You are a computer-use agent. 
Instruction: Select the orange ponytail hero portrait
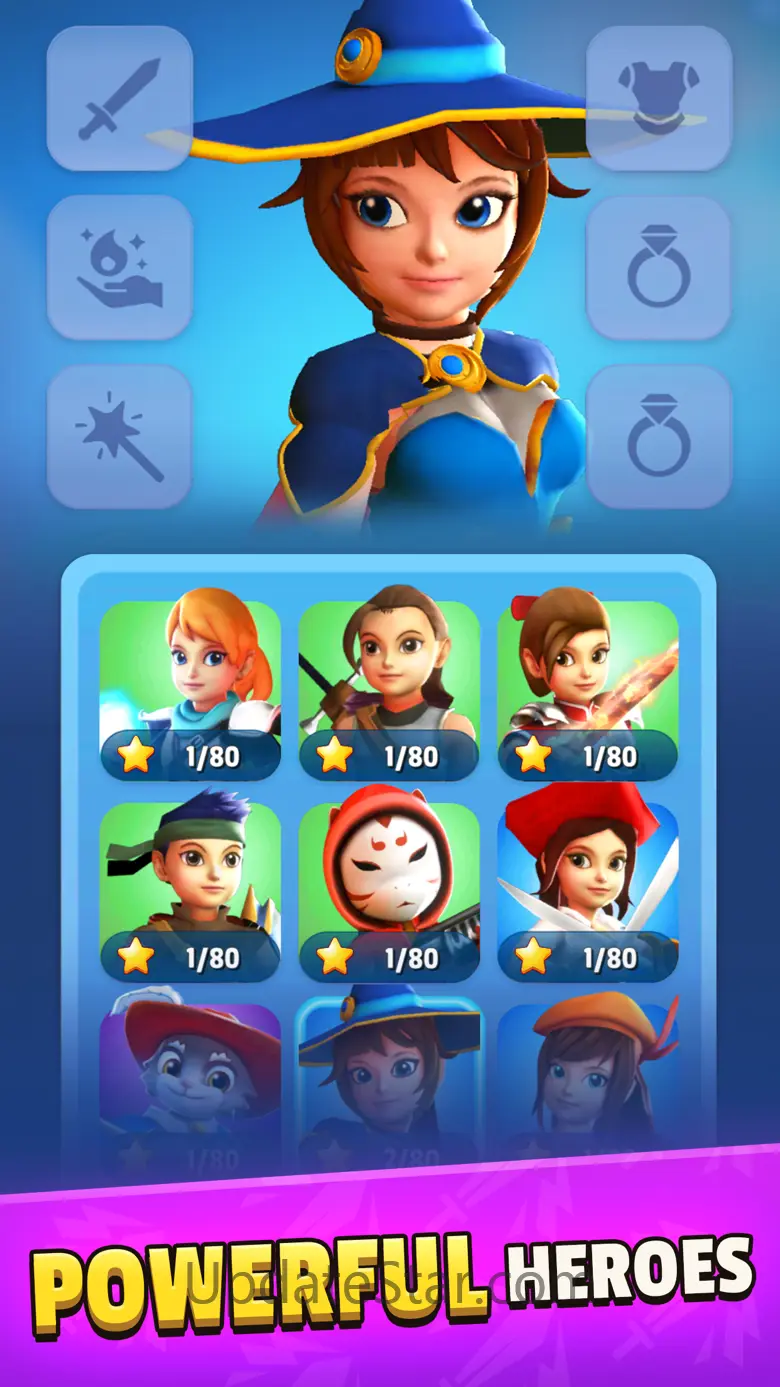click(x=190, y=689)
